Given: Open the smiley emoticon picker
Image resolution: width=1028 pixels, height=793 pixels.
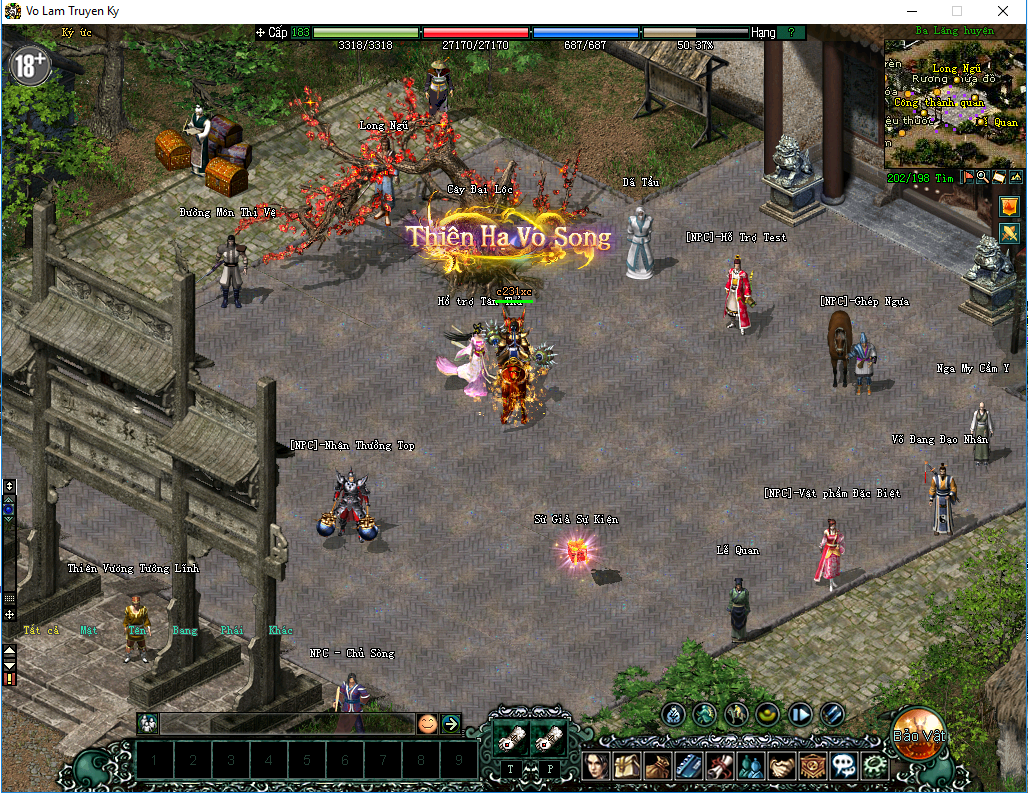Looking at the screenshot, I should coord(427,723).
